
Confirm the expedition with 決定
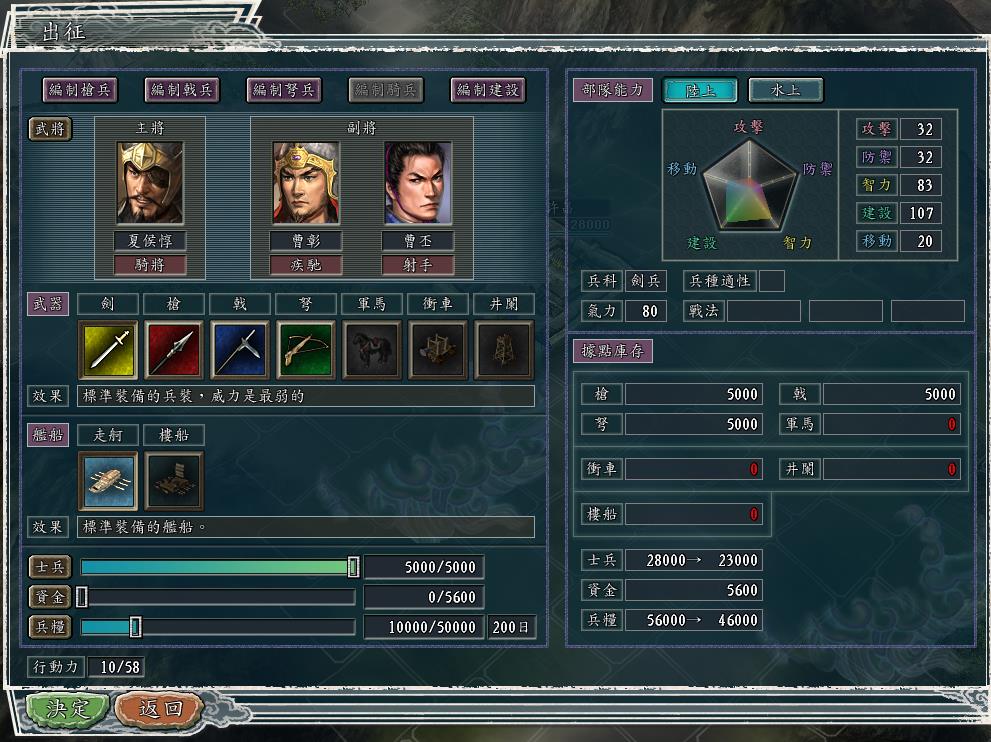click(x=67, y=709)
